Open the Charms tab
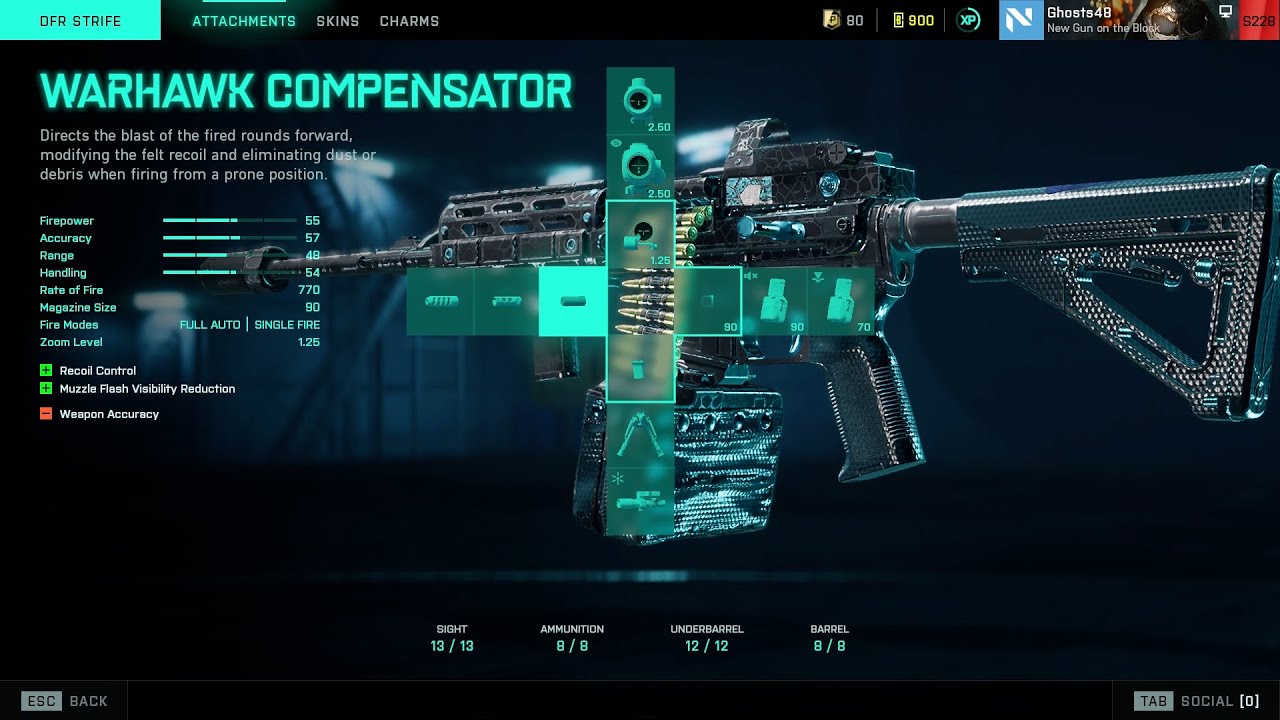The width and height of the screenshot is (1280, 720). click(409, 21)
